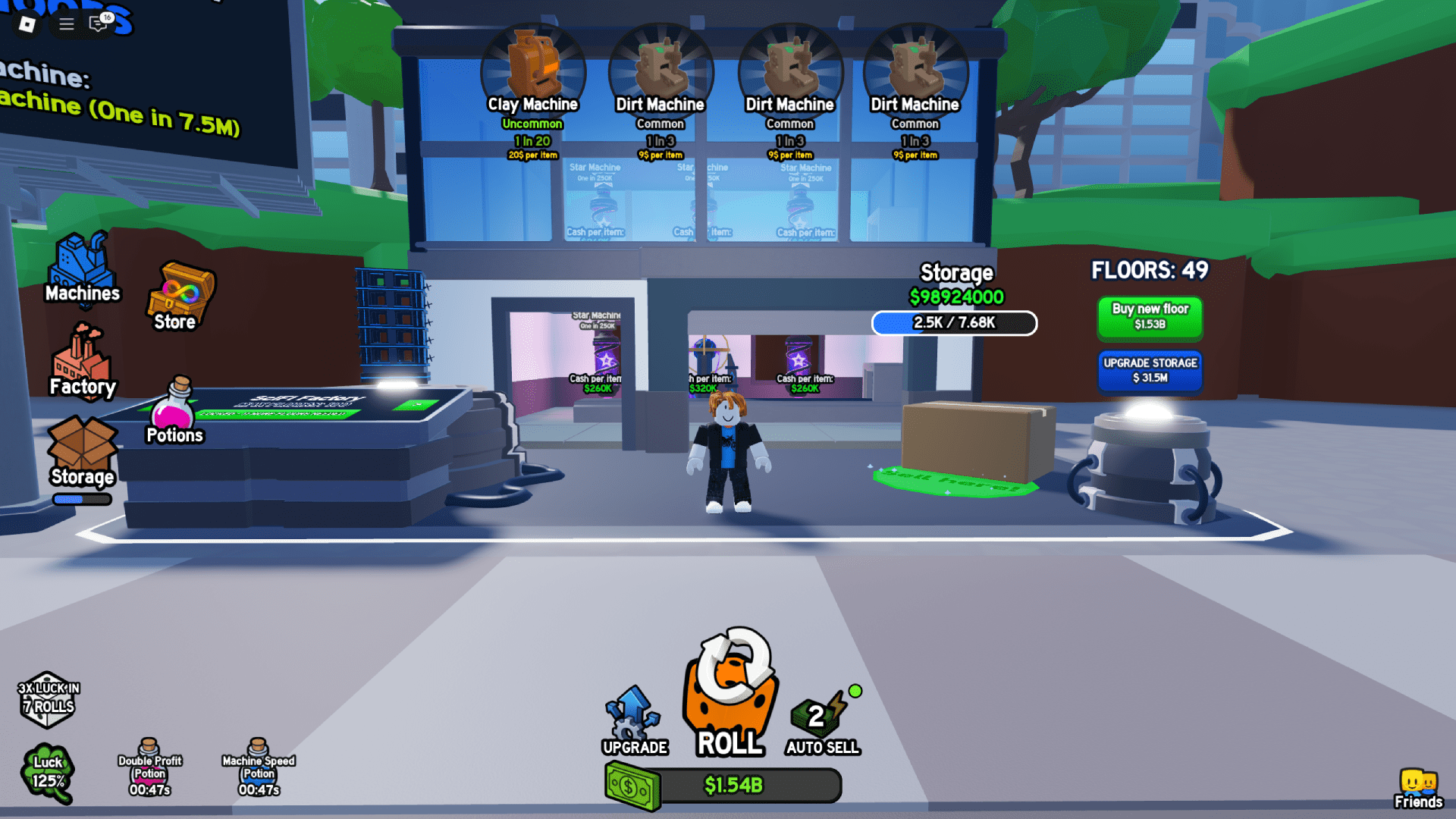Screen dimensions: 1456x819
Task: Open the Friends panel
Action: point(1419,786)
